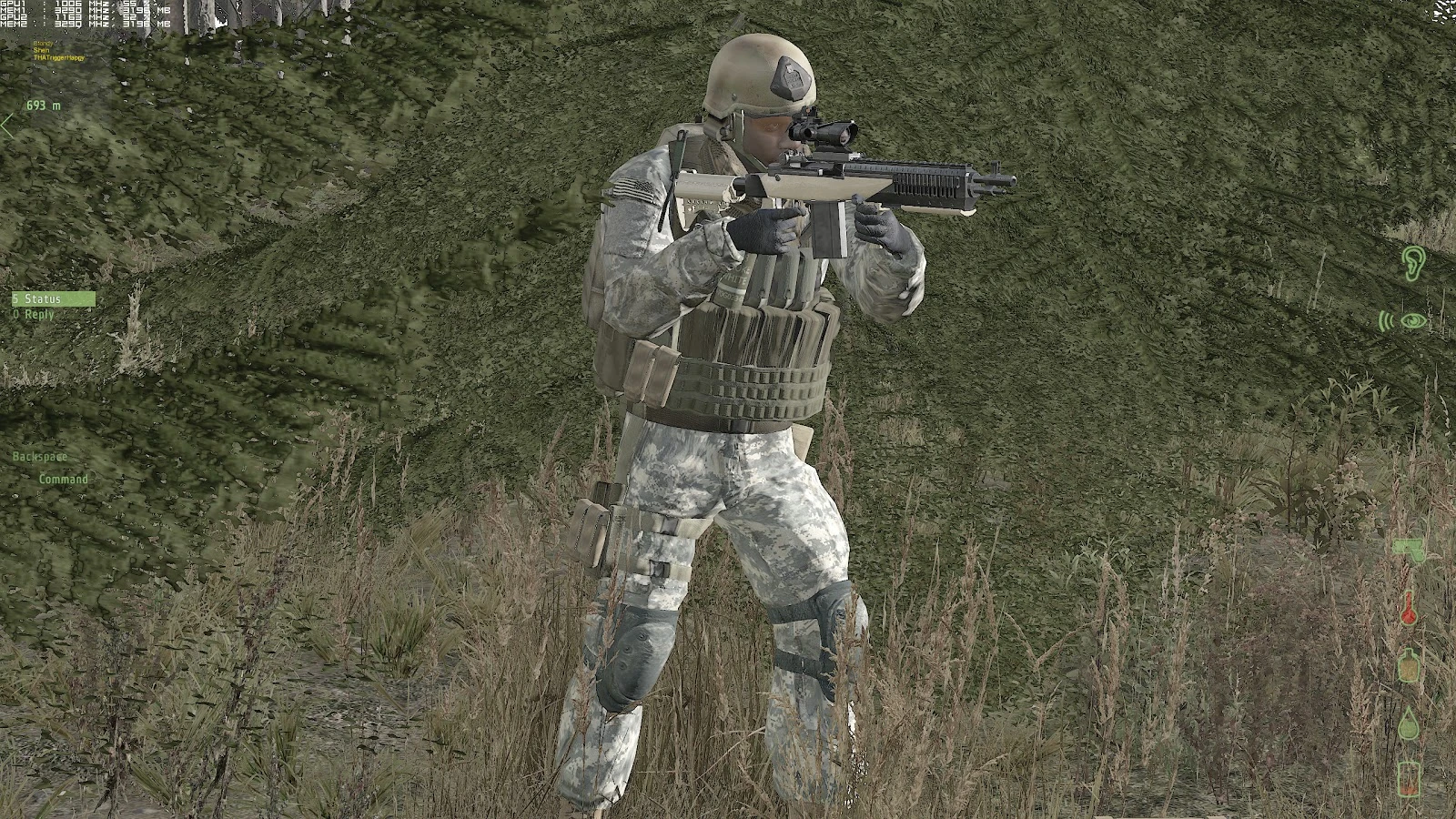Screen dimensions: 1456x819
Task: Expand the Status command submenu
Action: pyautogui.click(x=38, y=298)
